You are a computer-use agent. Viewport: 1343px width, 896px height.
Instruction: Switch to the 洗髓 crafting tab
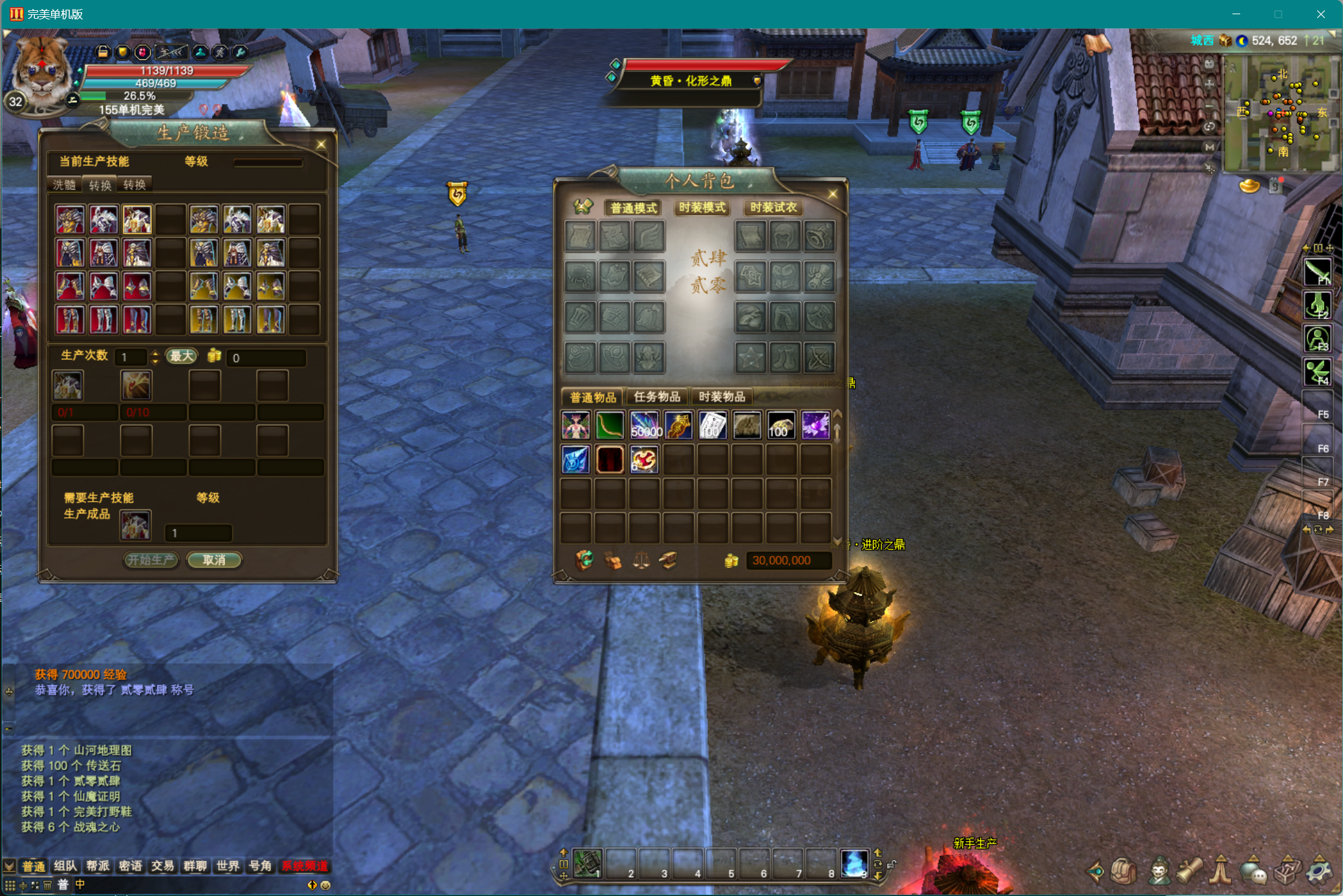pos(65,185)
